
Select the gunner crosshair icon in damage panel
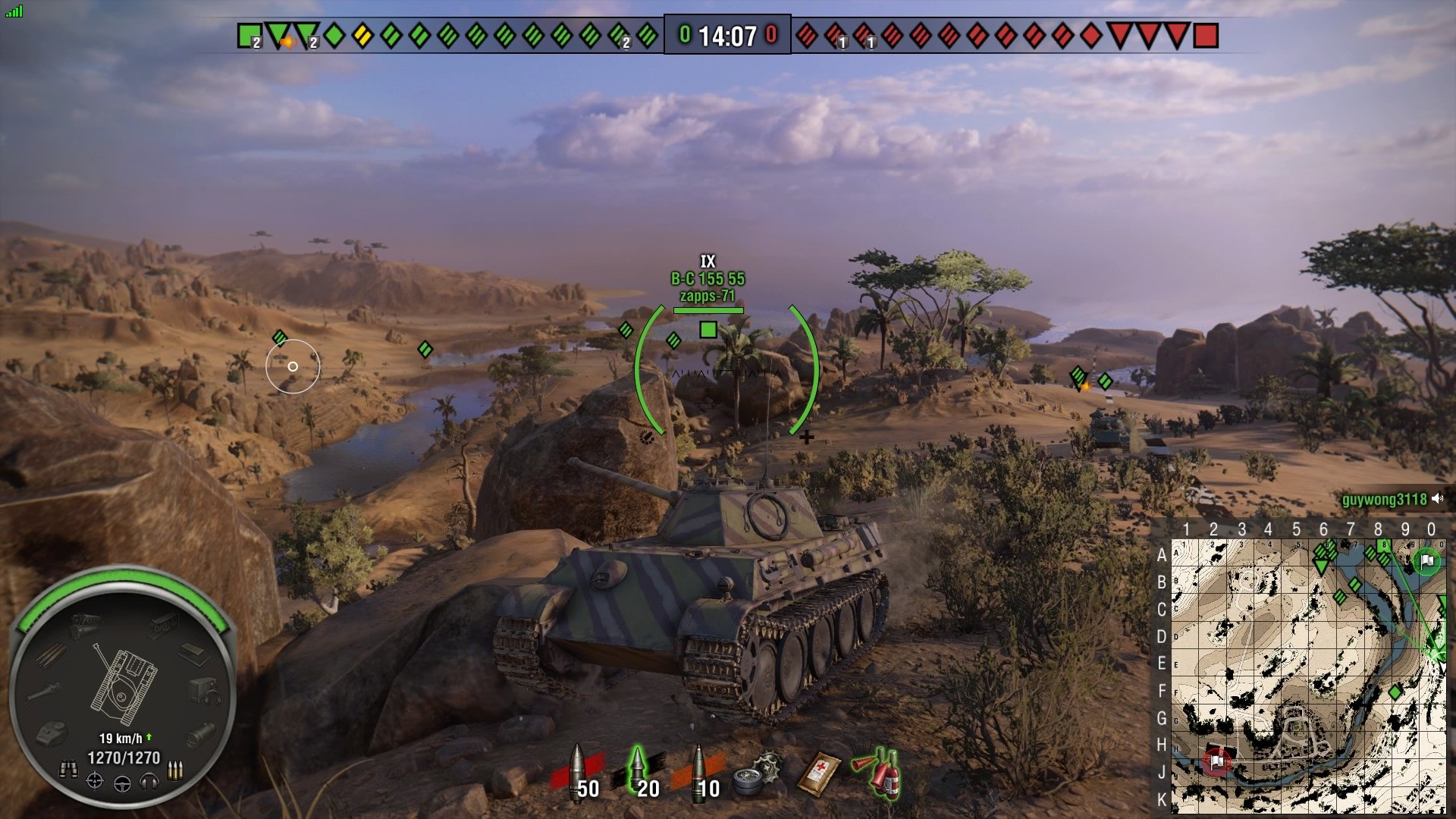click(95, 781)
